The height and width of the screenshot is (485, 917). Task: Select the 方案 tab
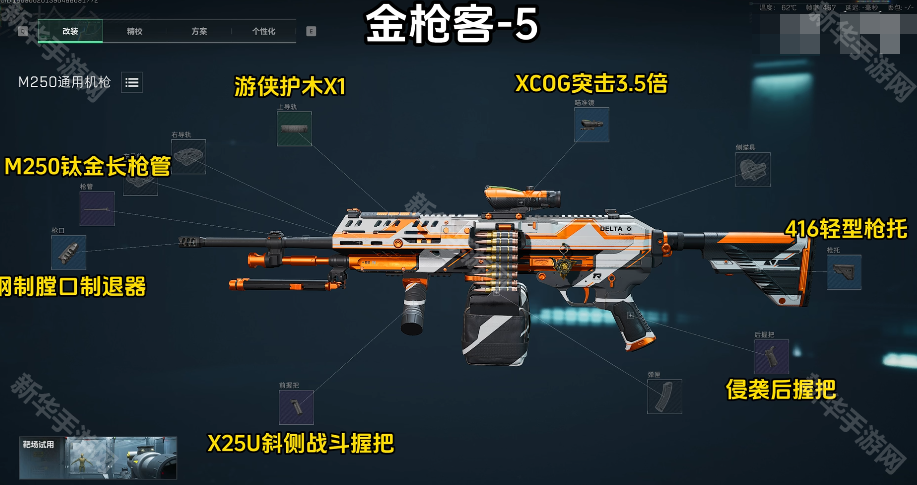tap(199, 31)
